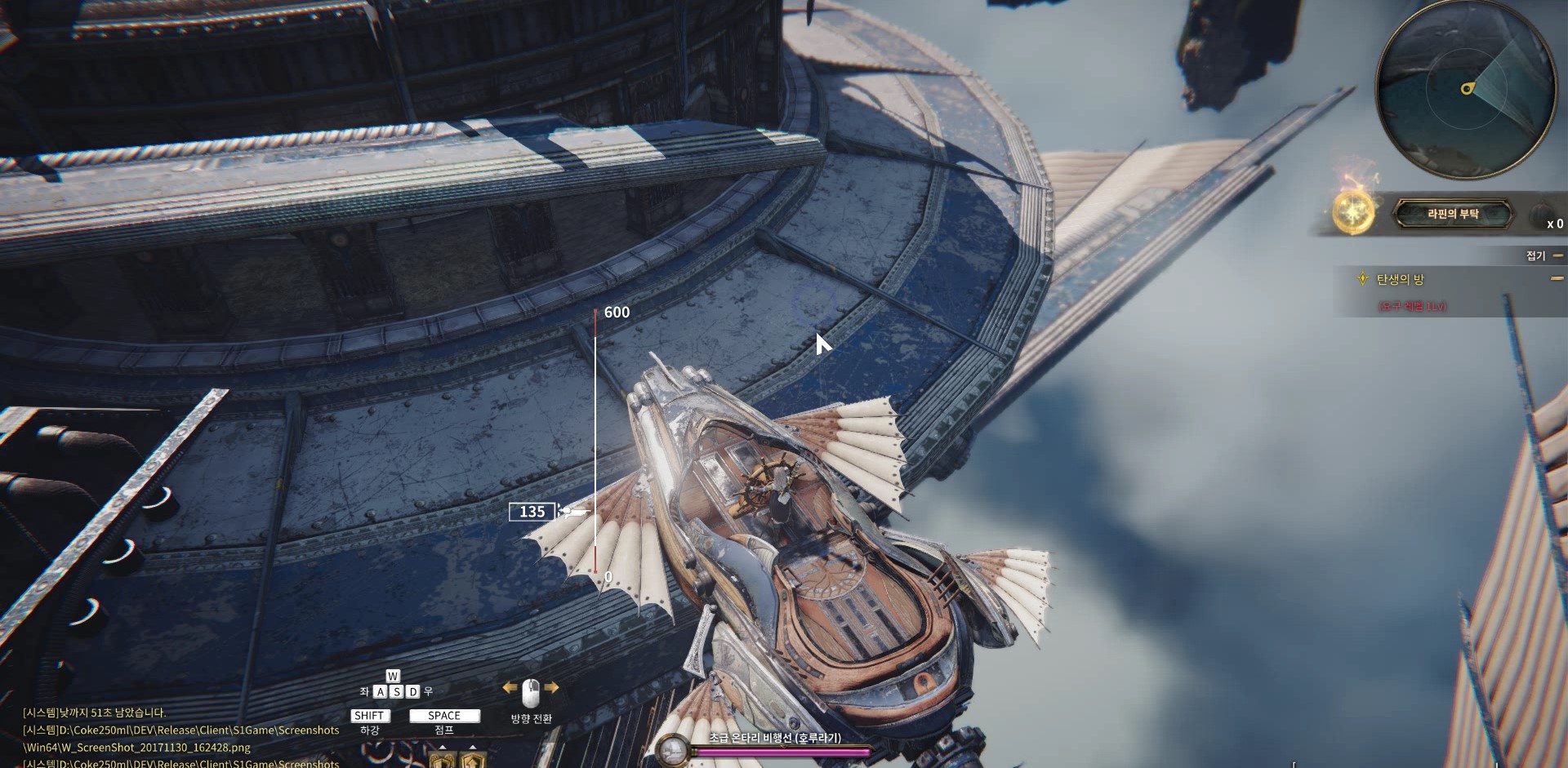The width and height of the screenshot is (1568, 768).
Task: Click the airship portrait icon
Action: (x=674, y=749)
